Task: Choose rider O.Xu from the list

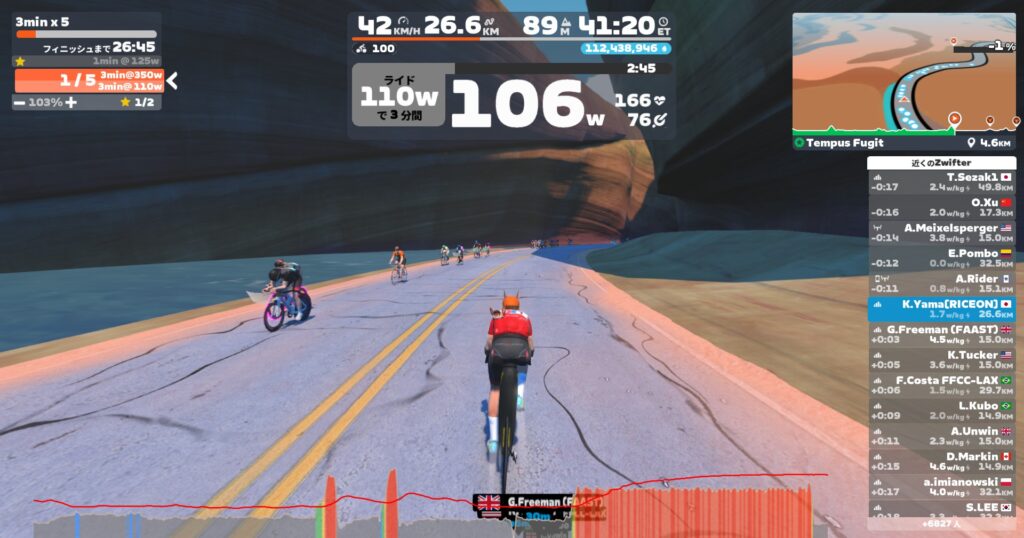Action: [941, 207]
